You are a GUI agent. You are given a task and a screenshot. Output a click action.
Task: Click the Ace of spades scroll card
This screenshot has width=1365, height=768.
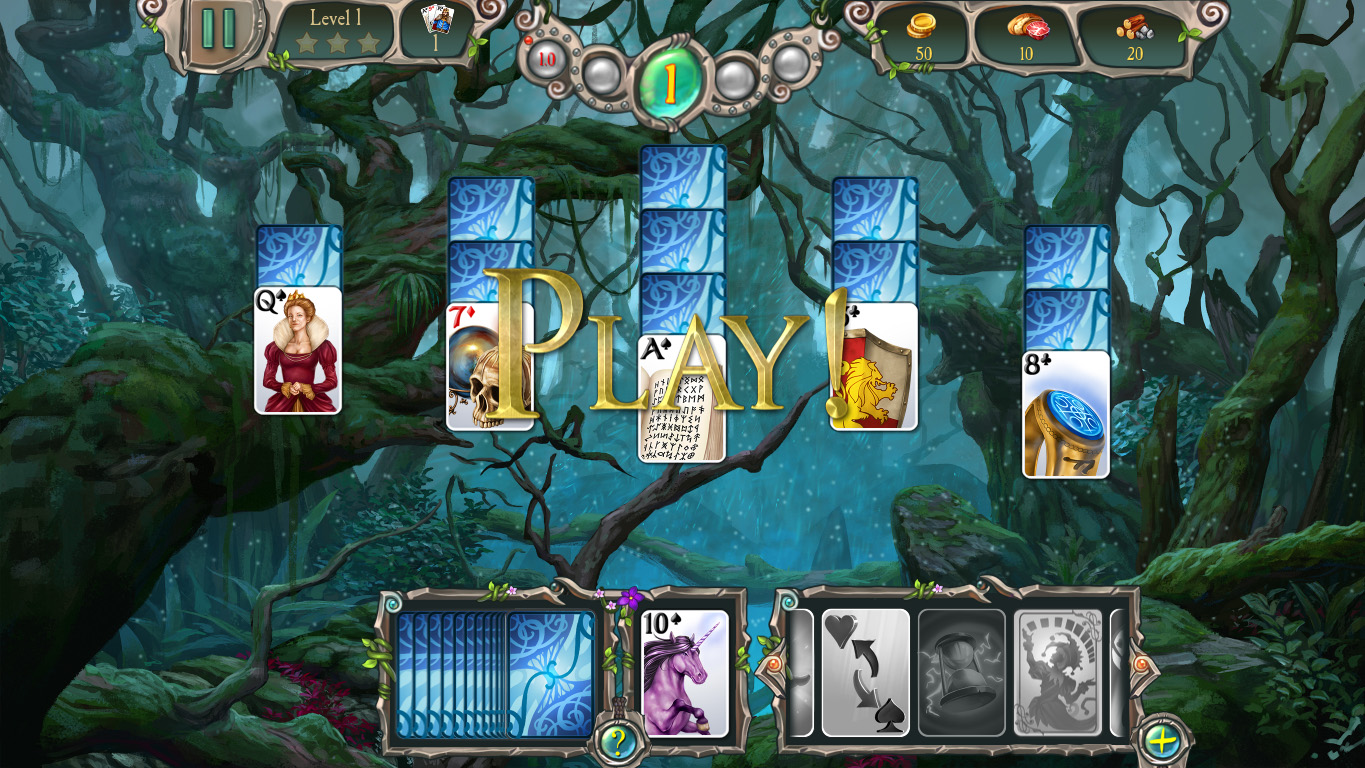683,400
